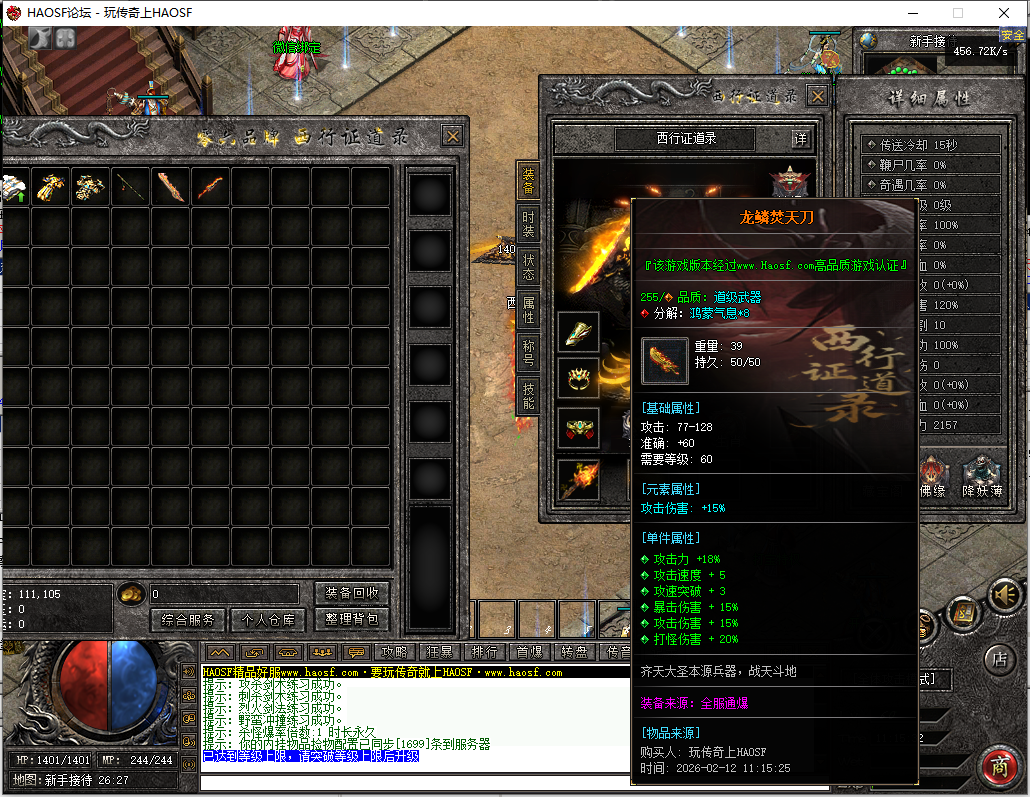
Task: Close the character equipment panel
Action: 818,96
